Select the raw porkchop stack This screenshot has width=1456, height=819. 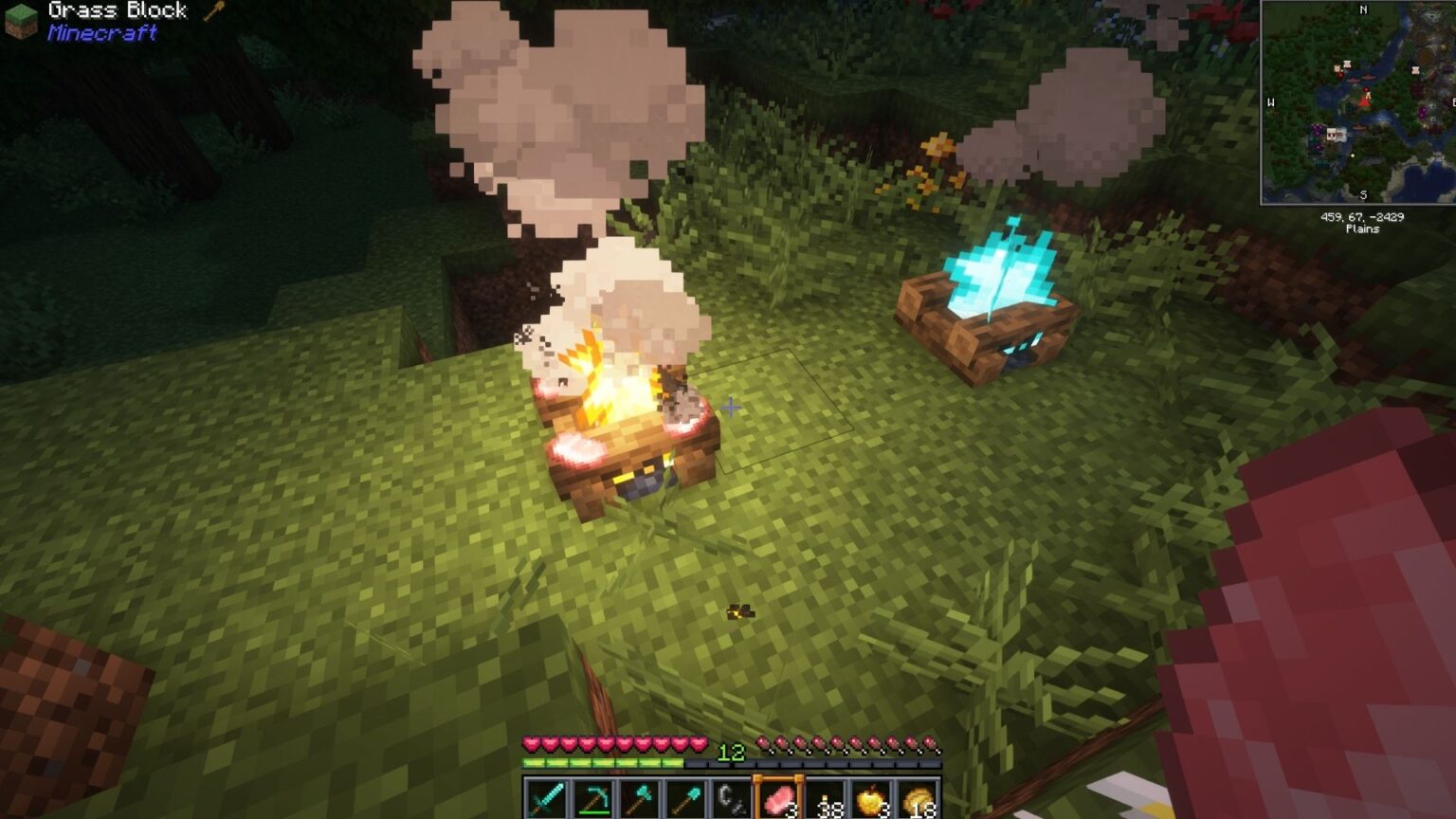pos(777,797)
